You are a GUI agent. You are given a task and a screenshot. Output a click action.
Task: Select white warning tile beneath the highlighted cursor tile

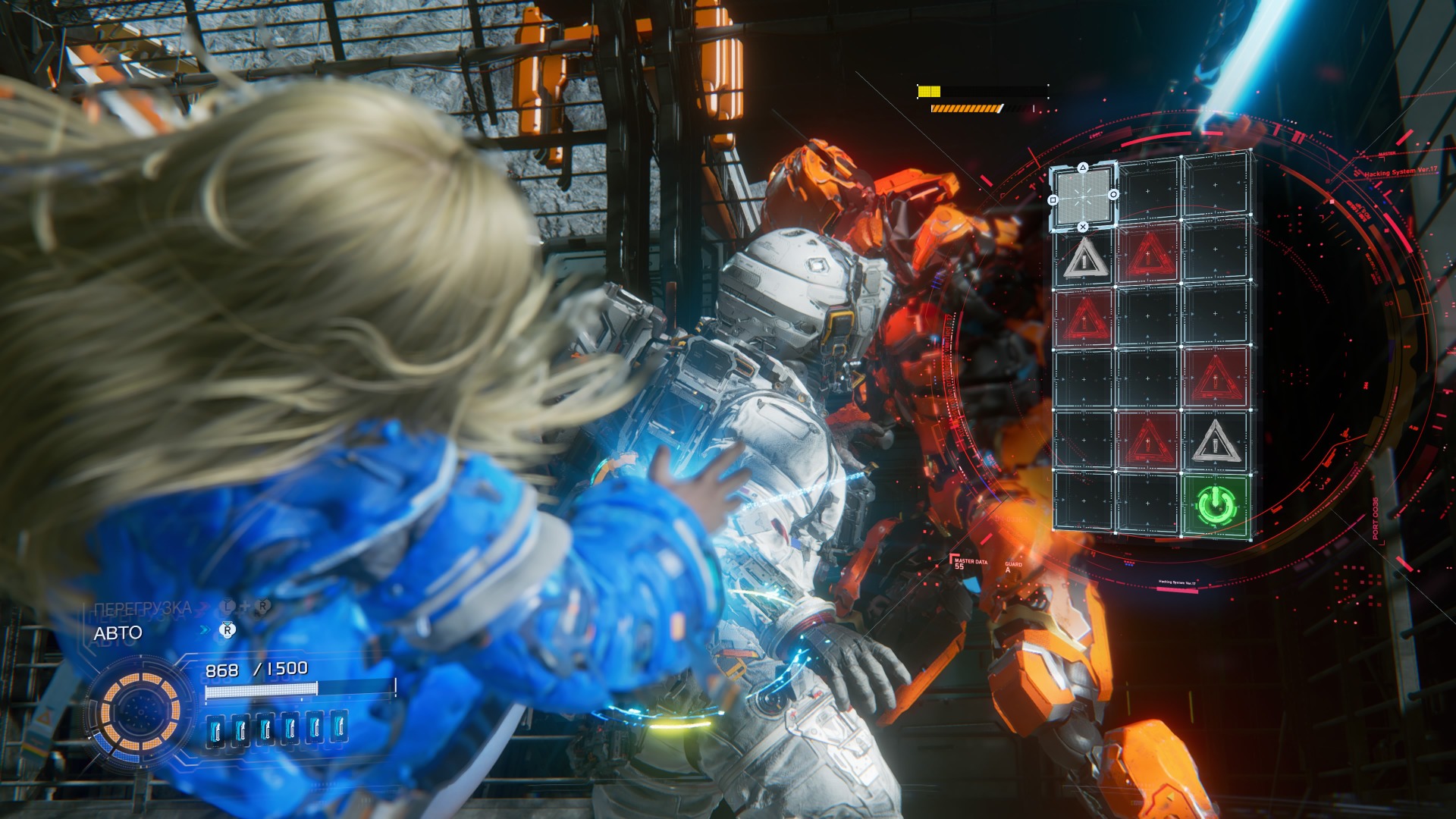(x=1084, y=259)
